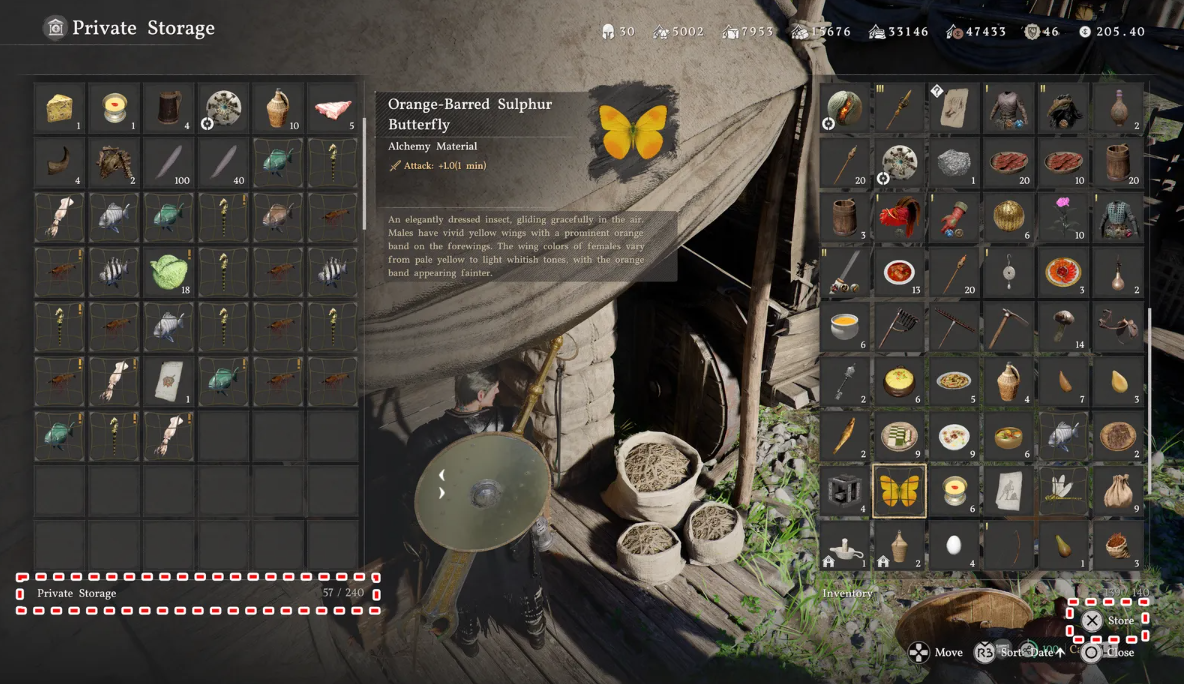
Task: Choose the pickaxe tool slot
Action: pos(1008,326)
